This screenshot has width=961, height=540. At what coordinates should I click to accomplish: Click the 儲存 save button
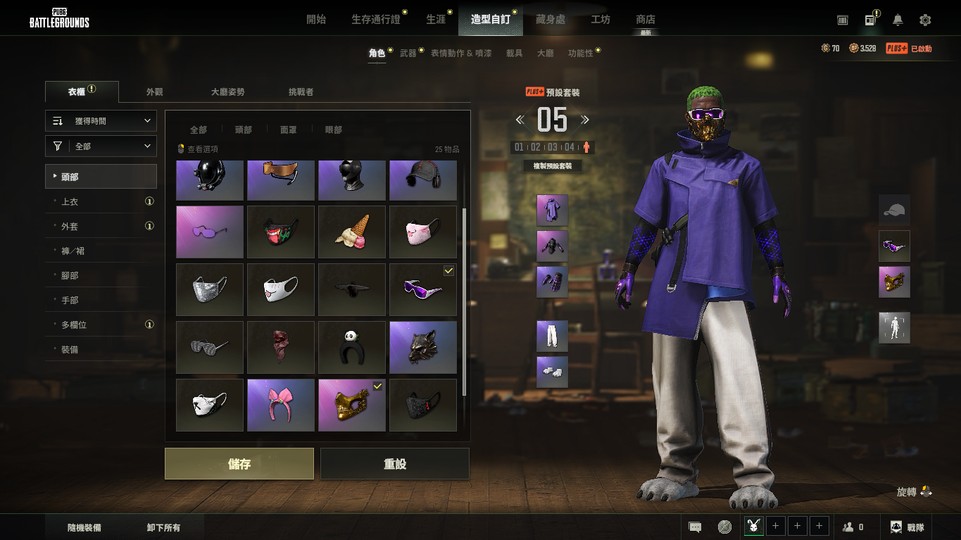[x=239, y=464]
